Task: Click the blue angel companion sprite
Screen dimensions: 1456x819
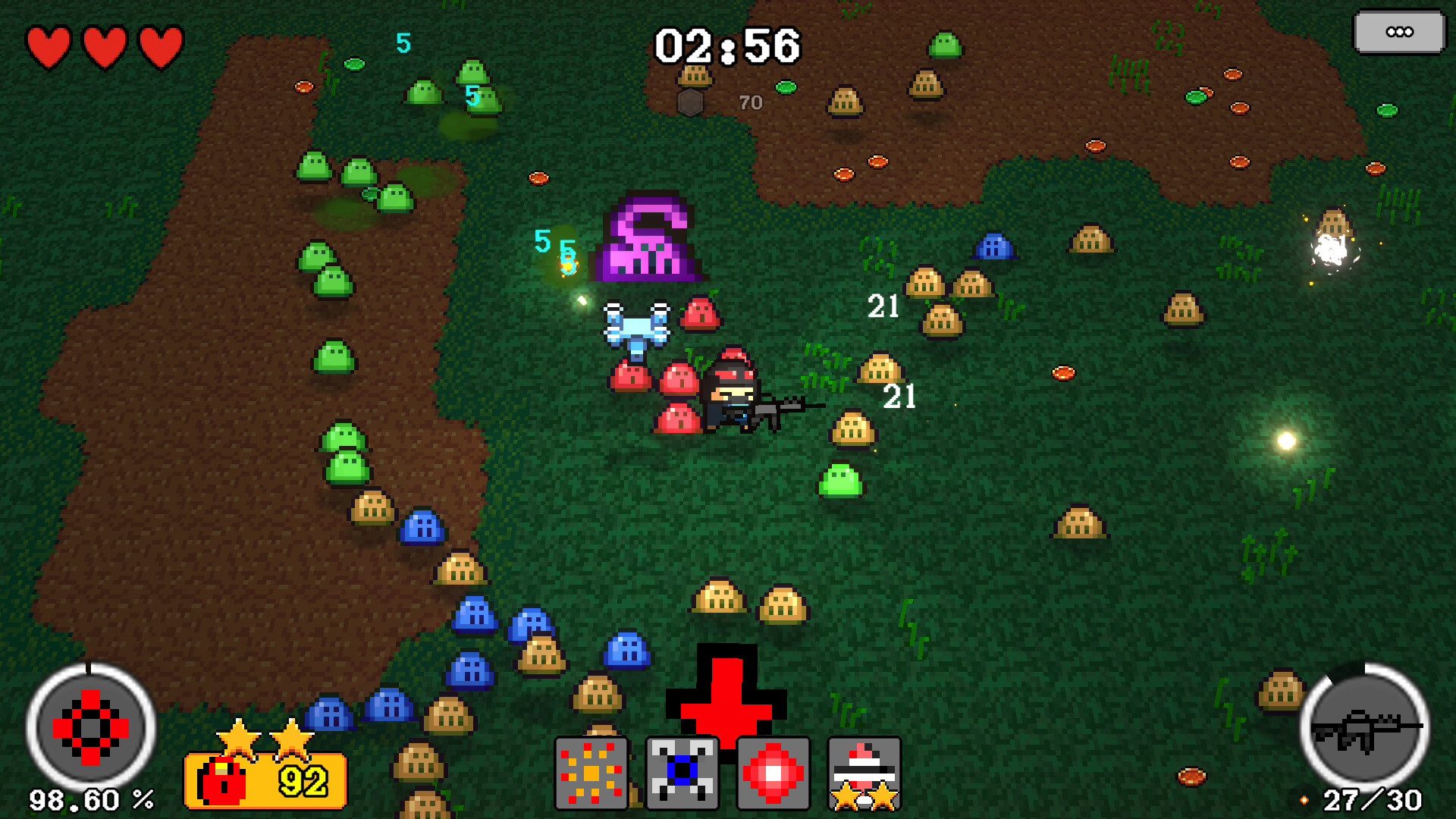Action: click(x=637, y=326)
